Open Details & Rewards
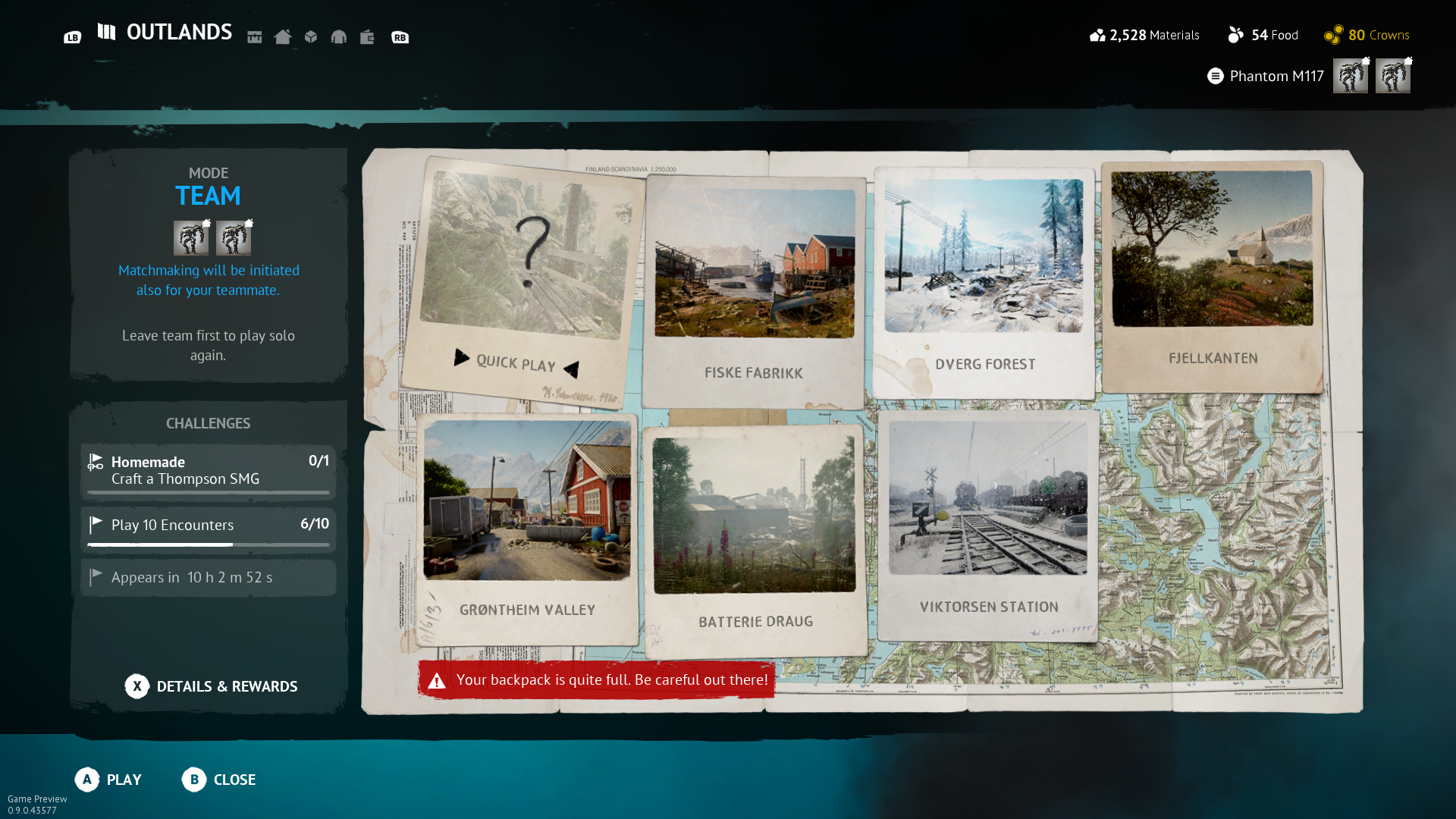1456x819 pixels. pos(212,686)
